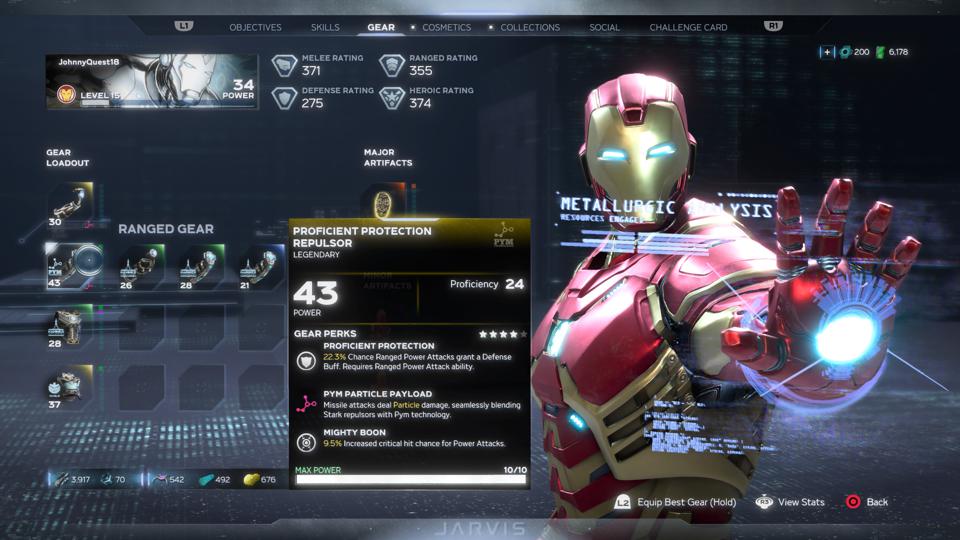The width and height of the screenshot is (960, 540).
Task: Click the JohnnyQuest18 player banner
Action: tap(151, 82)
